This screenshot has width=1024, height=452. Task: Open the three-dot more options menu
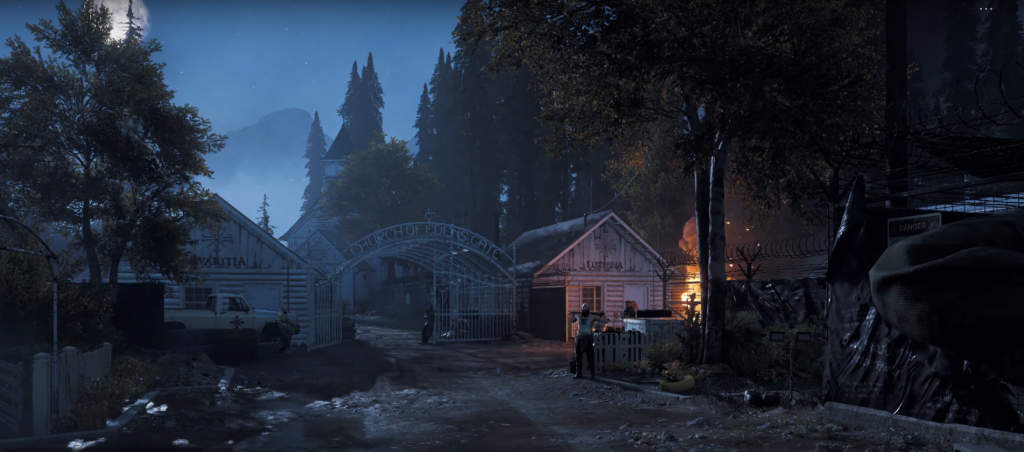986,9
